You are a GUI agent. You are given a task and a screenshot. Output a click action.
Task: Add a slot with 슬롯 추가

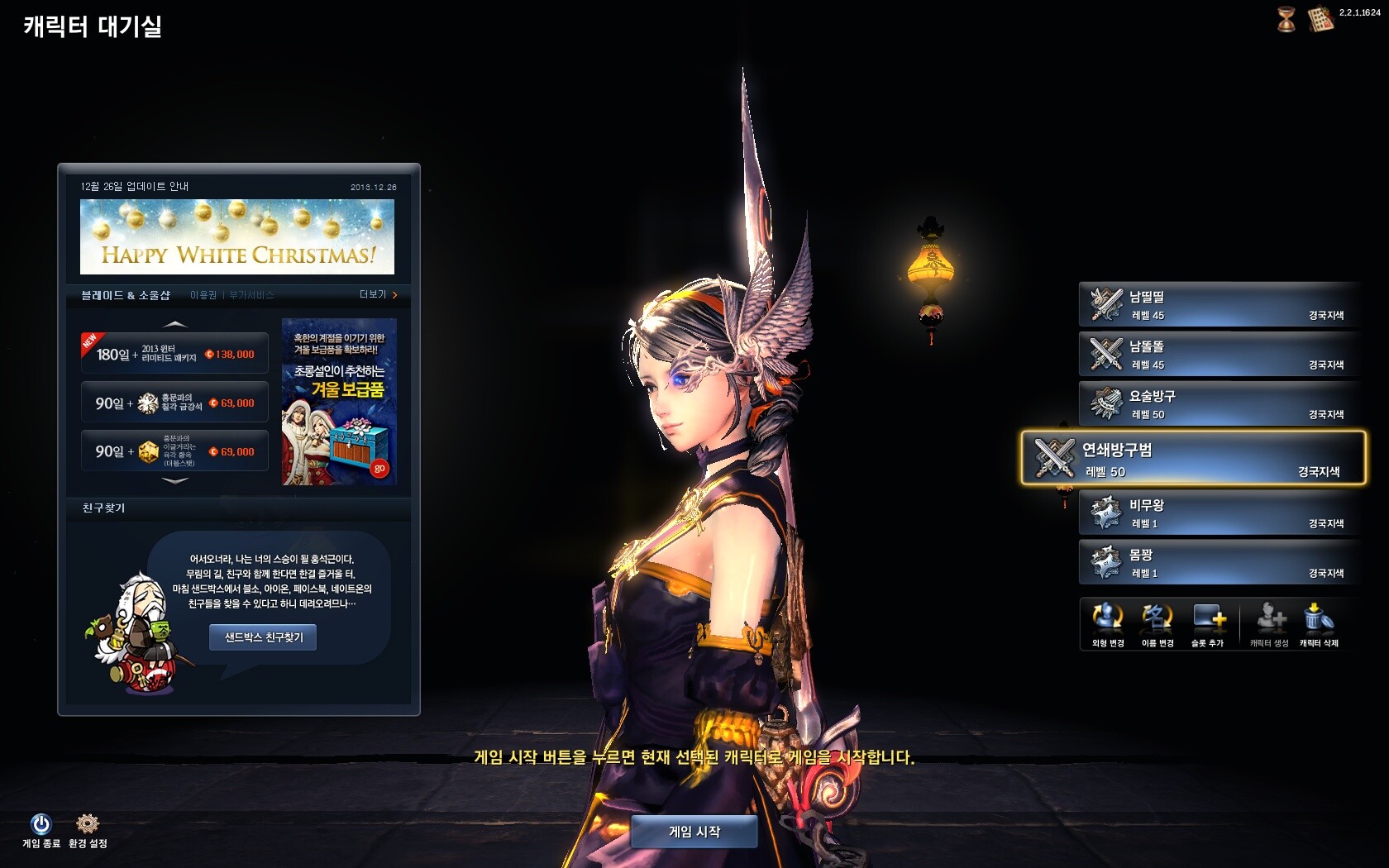point(1208,624)
